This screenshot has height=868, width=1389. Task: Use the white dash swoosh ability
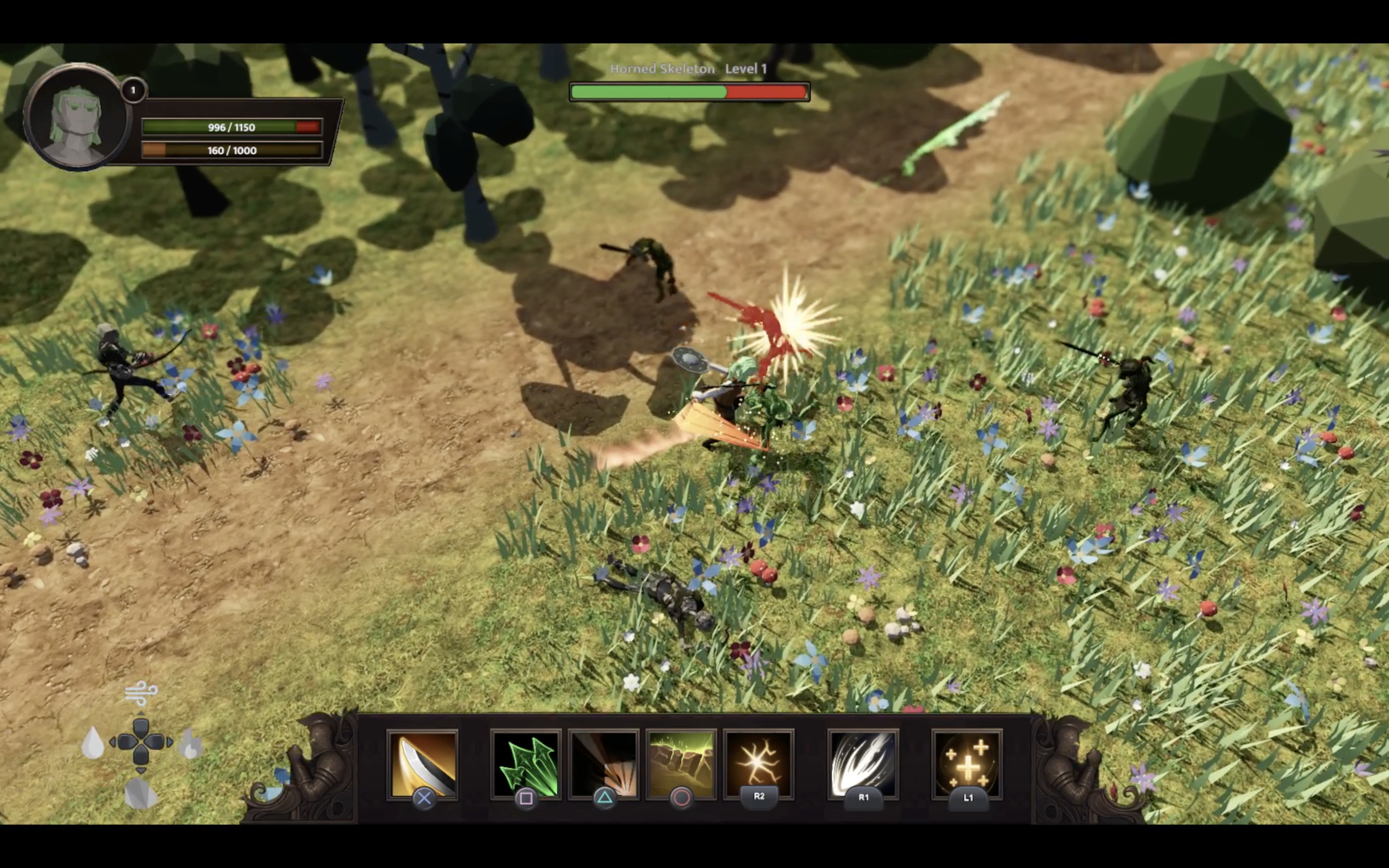[863, 763]
